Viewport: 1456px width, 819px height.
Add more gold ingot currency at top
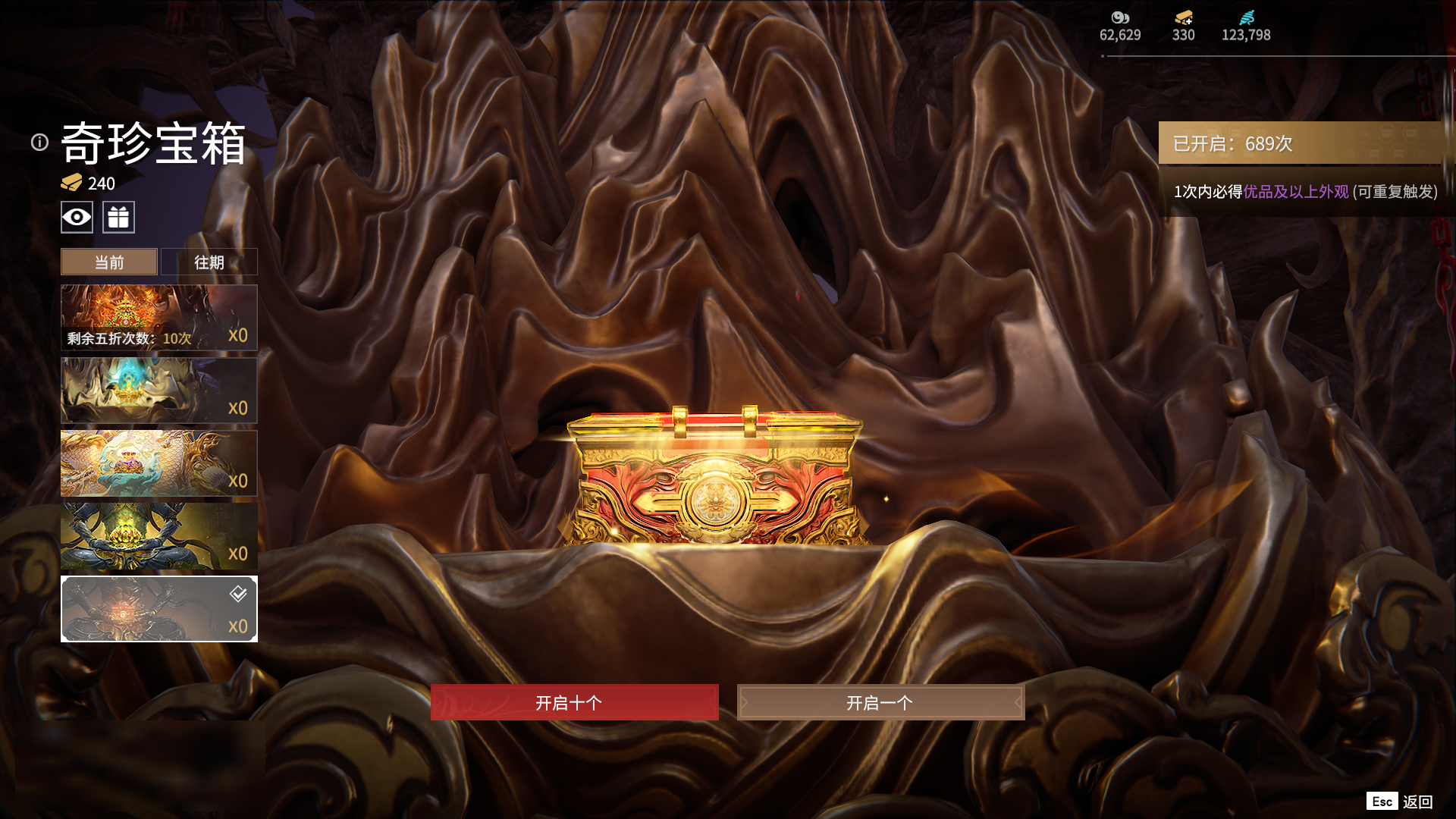(1183, 18)
